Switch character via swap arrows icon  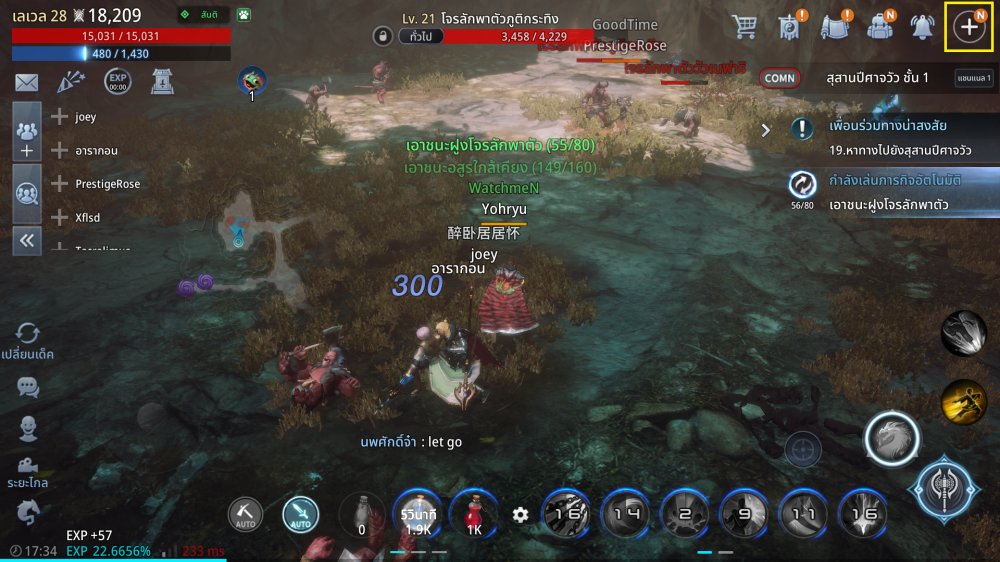coord(28,334)
